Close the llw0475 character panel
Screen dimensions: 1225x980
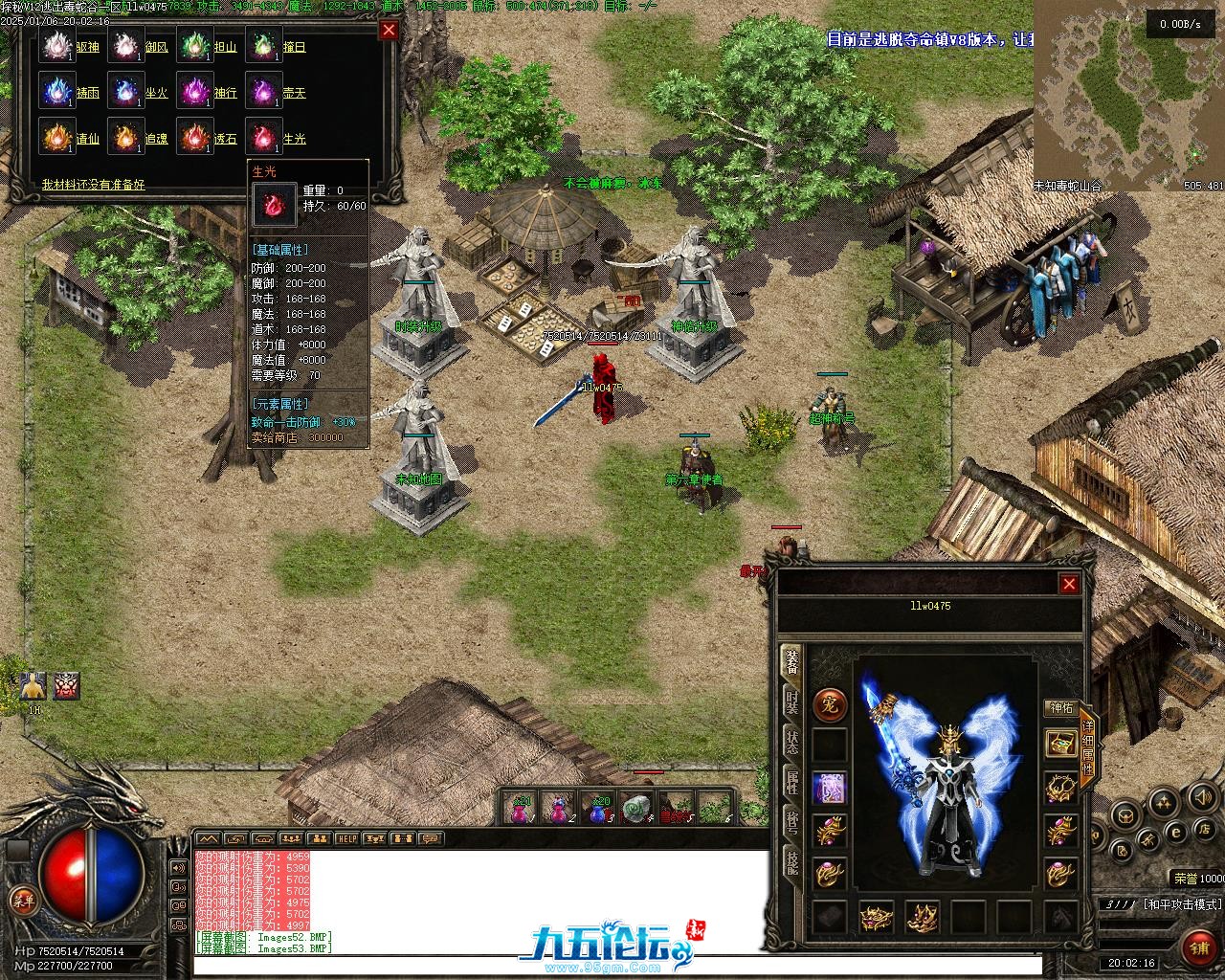pos(1069,584)
